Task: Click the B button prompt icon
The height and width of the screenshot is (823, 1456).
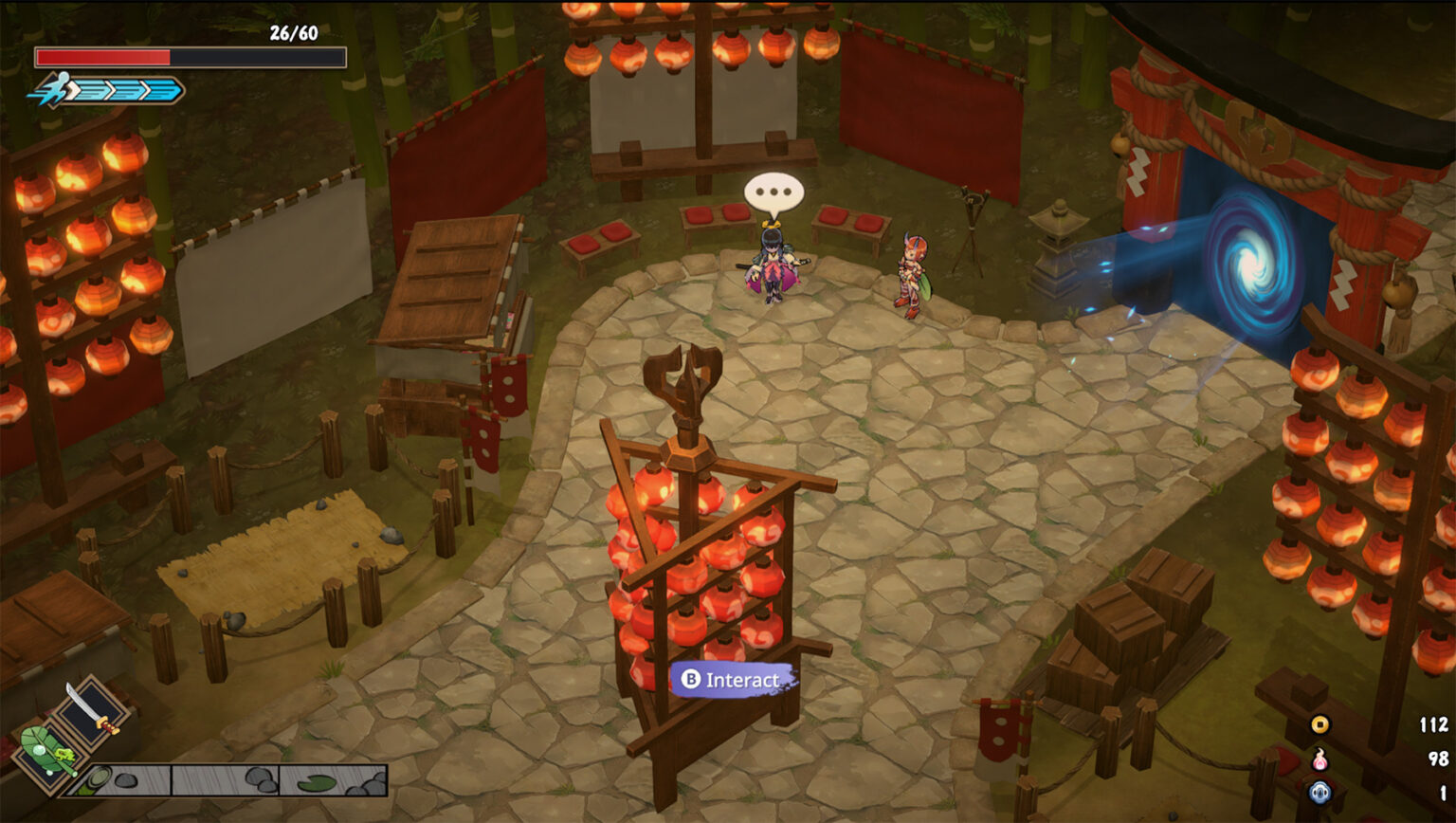Action: (691, 679)
